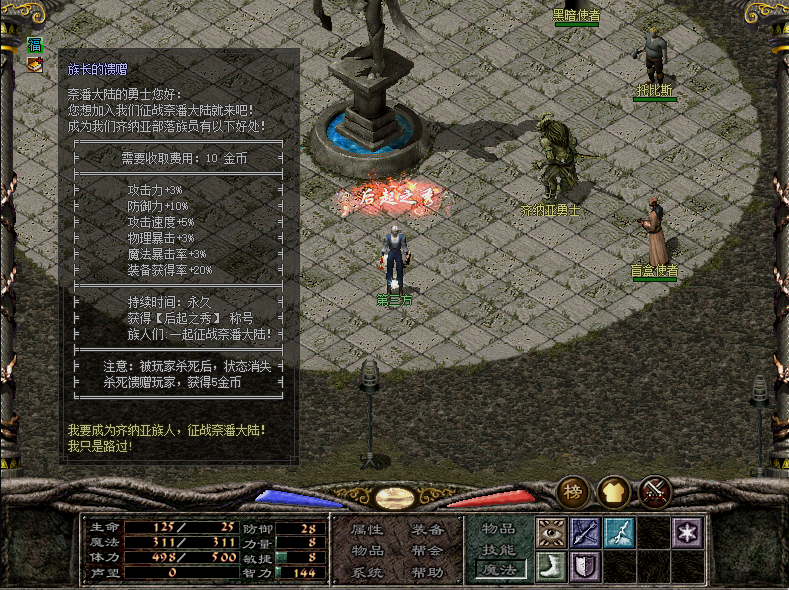Open the 榜 ranking round button

pos(574,491)
